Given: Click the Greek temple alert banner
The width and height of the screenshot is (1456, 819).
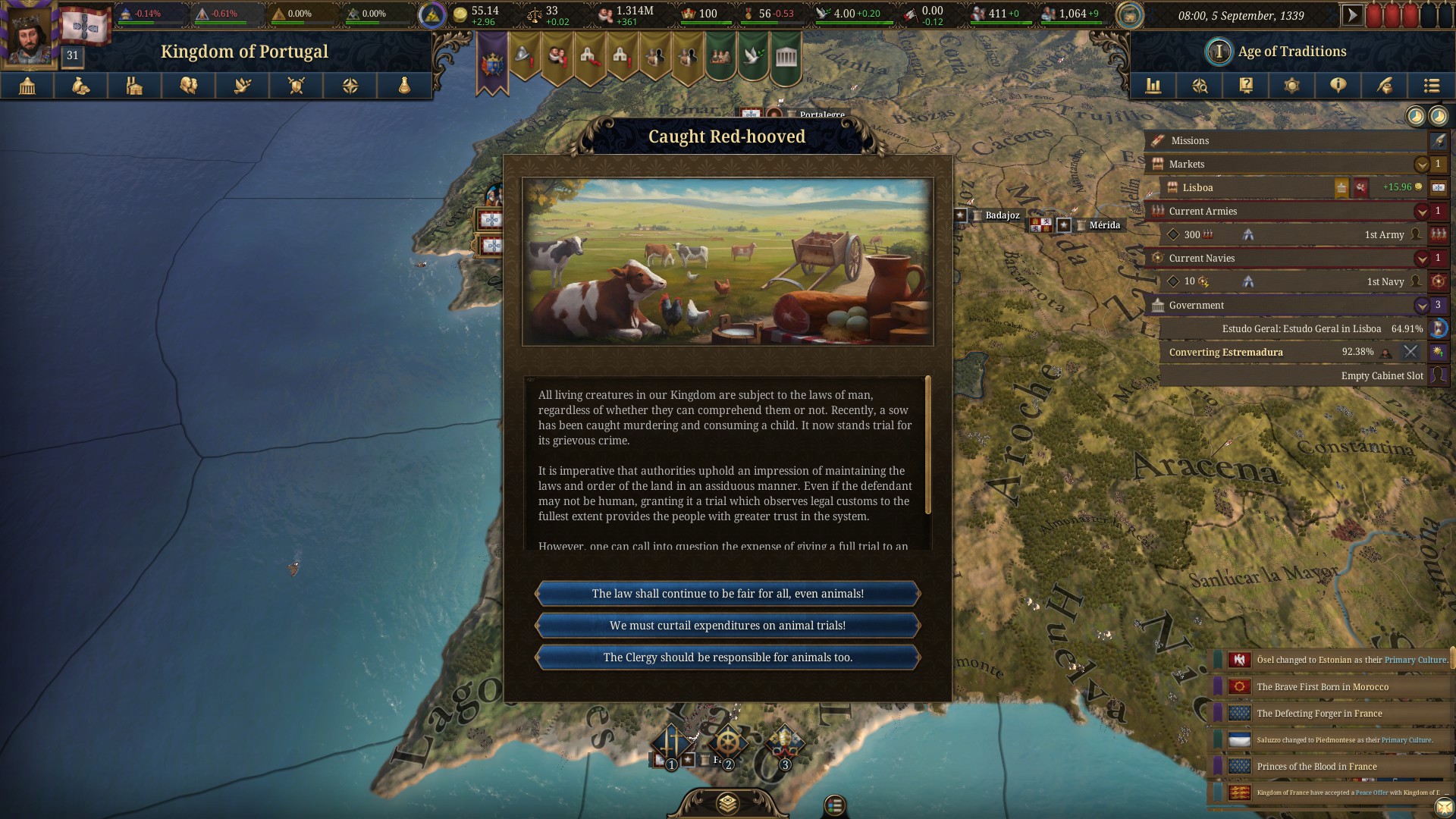Looking at the screenshot, I should 786,57.
